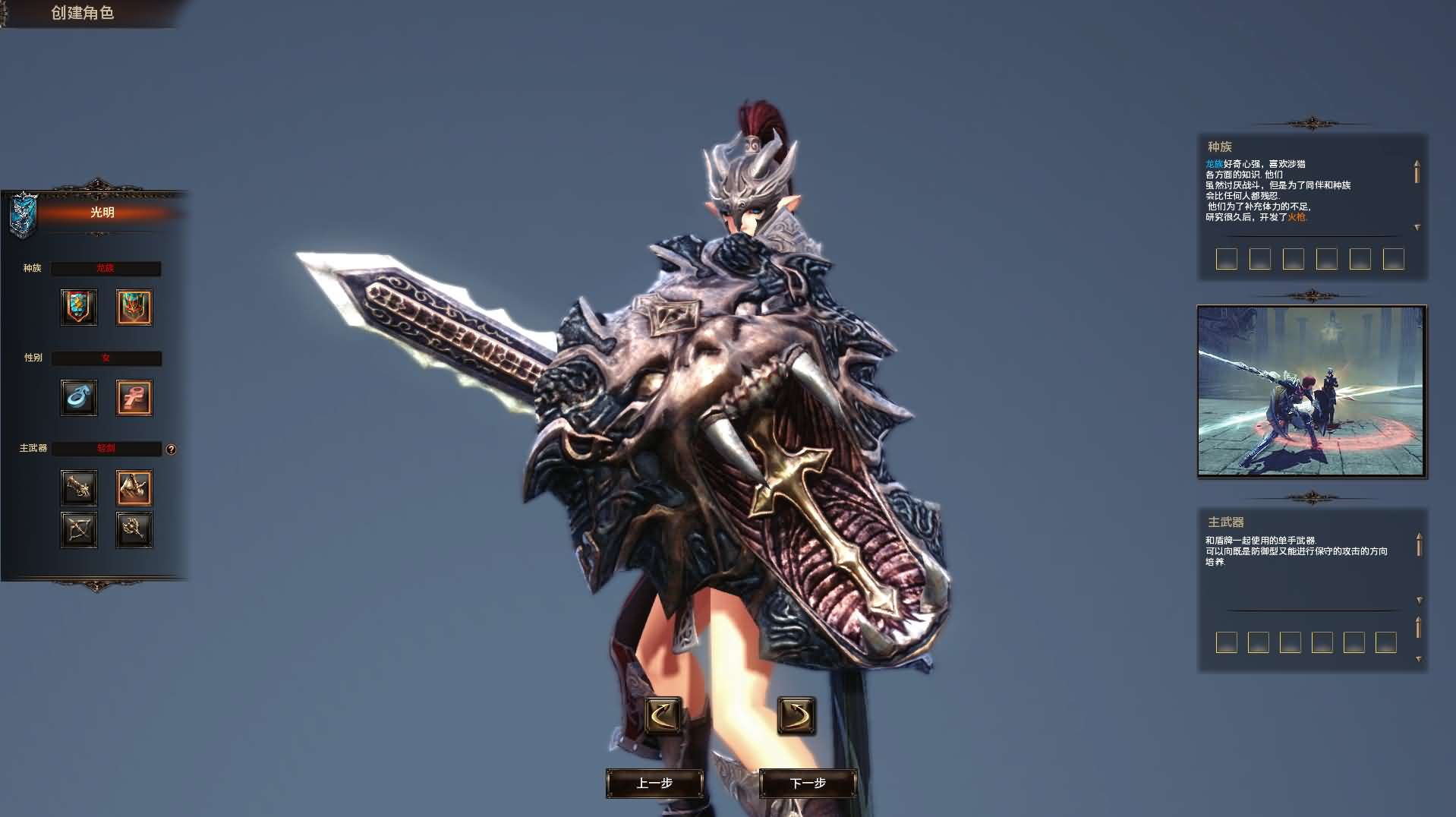Click the 光明 faction crest emblem
This screenshot has height=817, width=1456.
point(23,213)
